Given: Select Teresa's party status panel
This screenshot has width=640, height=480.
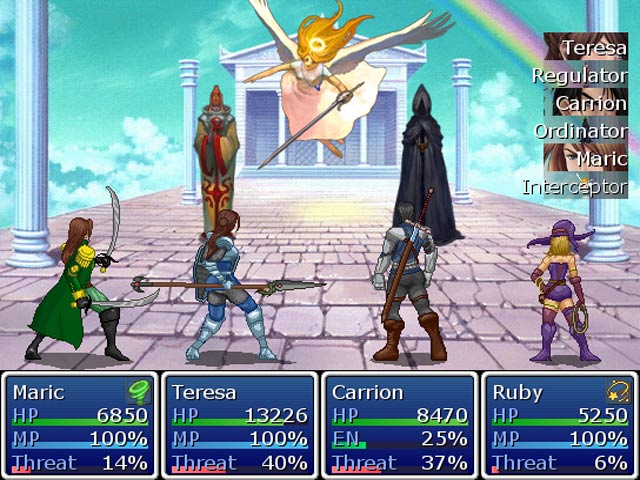Looking at the screenshot, I should coord(240,425).
